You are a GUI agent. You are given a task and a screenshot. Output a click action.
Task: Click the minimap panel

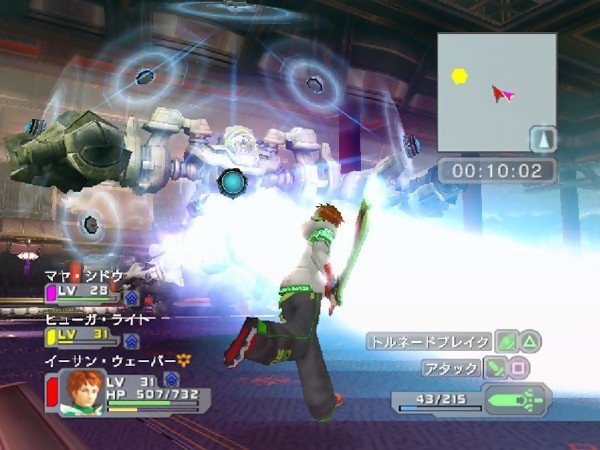496,92
